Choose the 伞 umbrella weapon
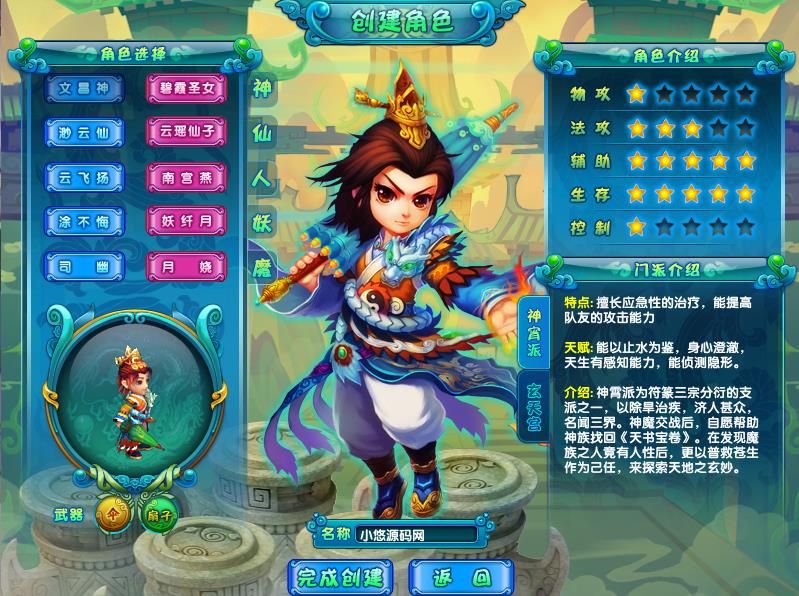The width and height of the screenshot is (799, 596). click(x=115, y=515)
